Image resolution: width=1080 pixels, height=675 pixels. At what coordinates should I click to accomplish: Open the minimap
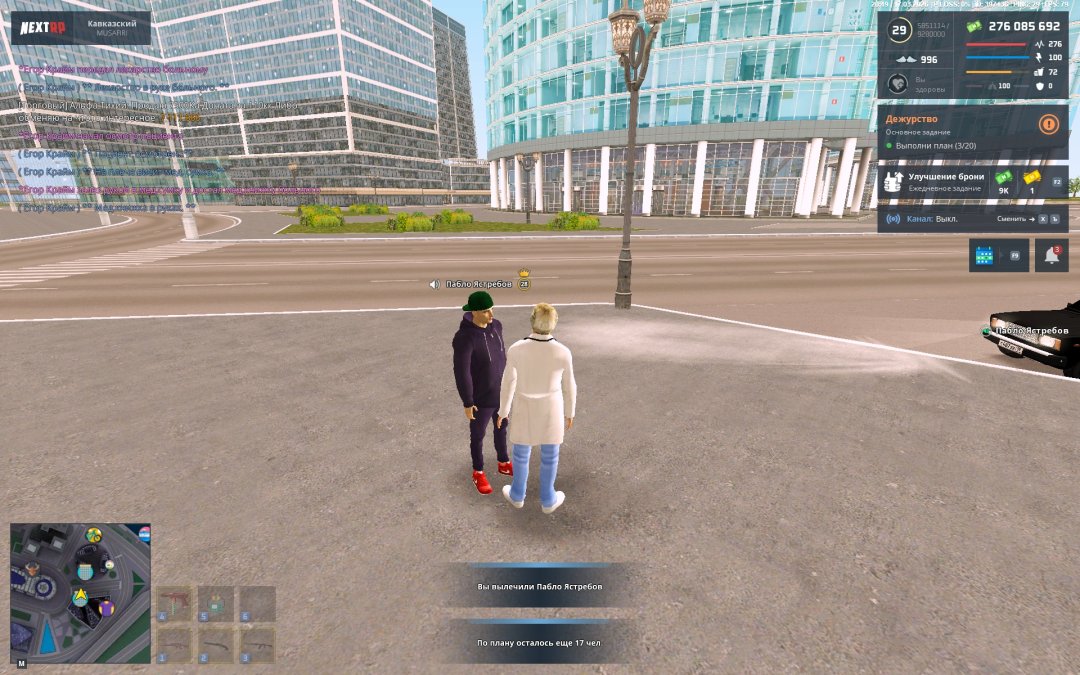pos(80,593)
